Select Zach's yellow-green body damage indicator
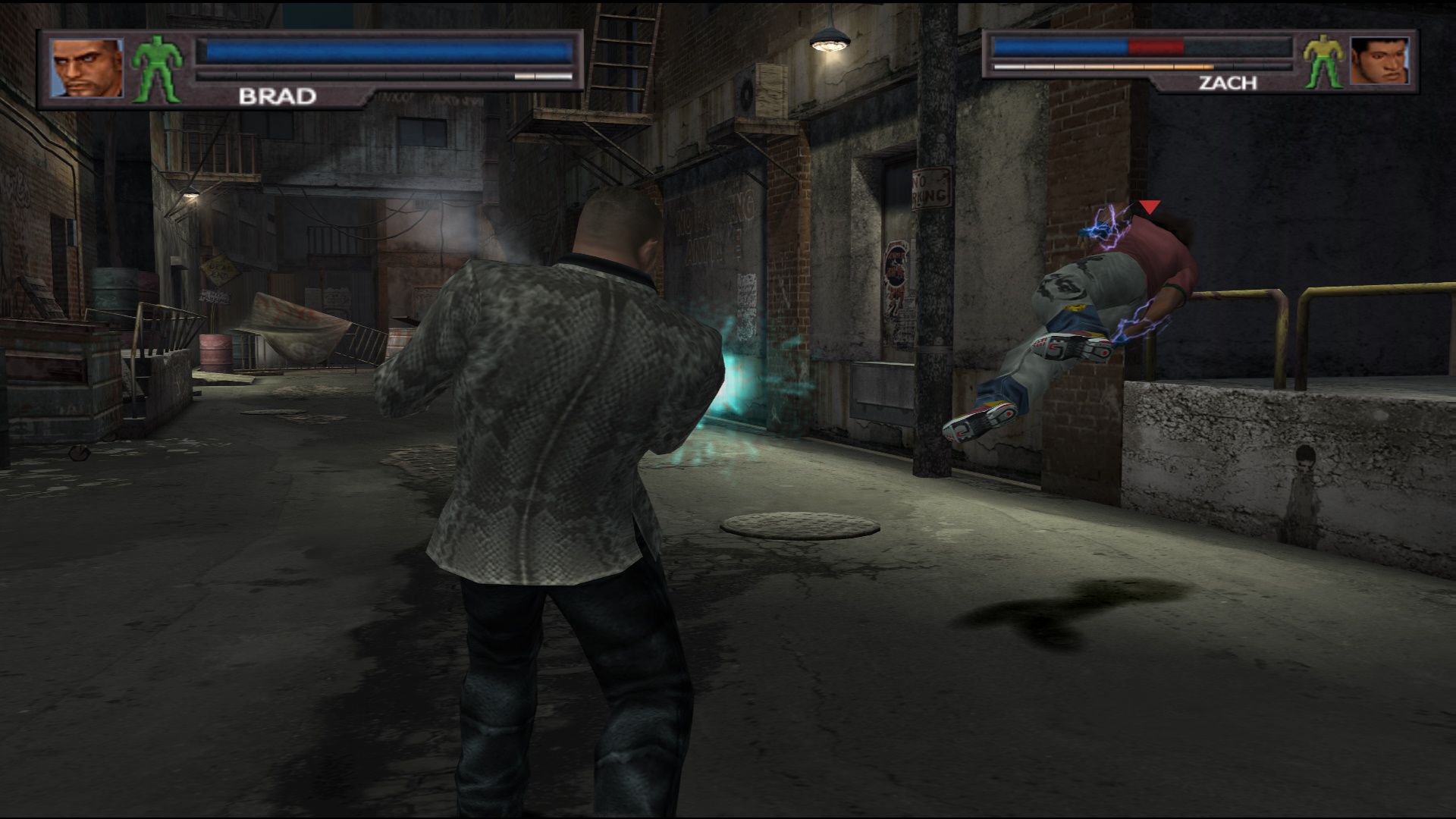 click(1323, 61)
